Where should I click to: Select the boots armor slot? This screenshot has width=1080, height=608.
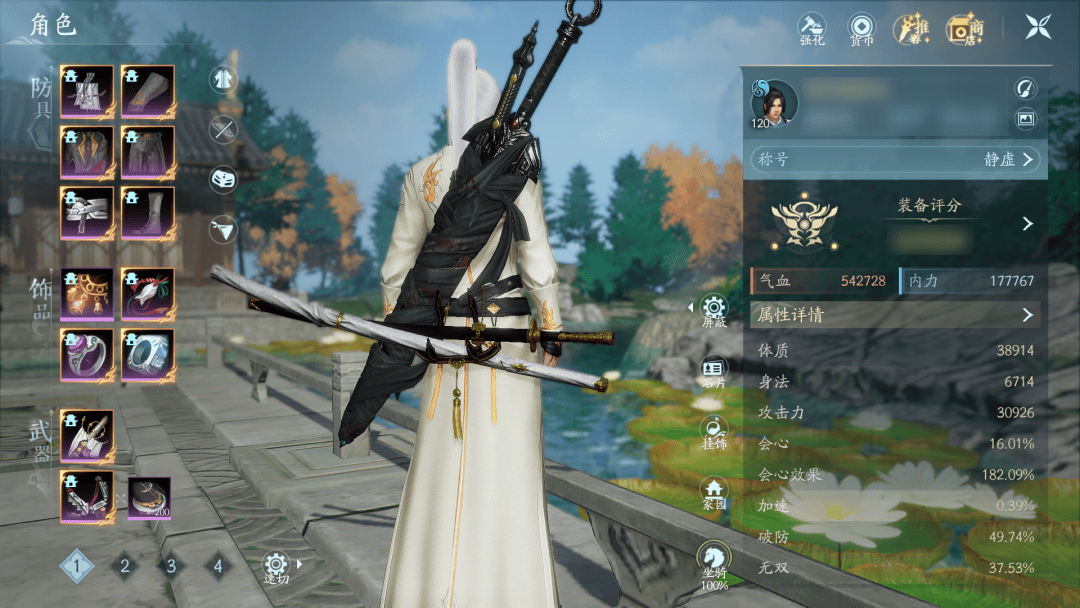point(148,213)
